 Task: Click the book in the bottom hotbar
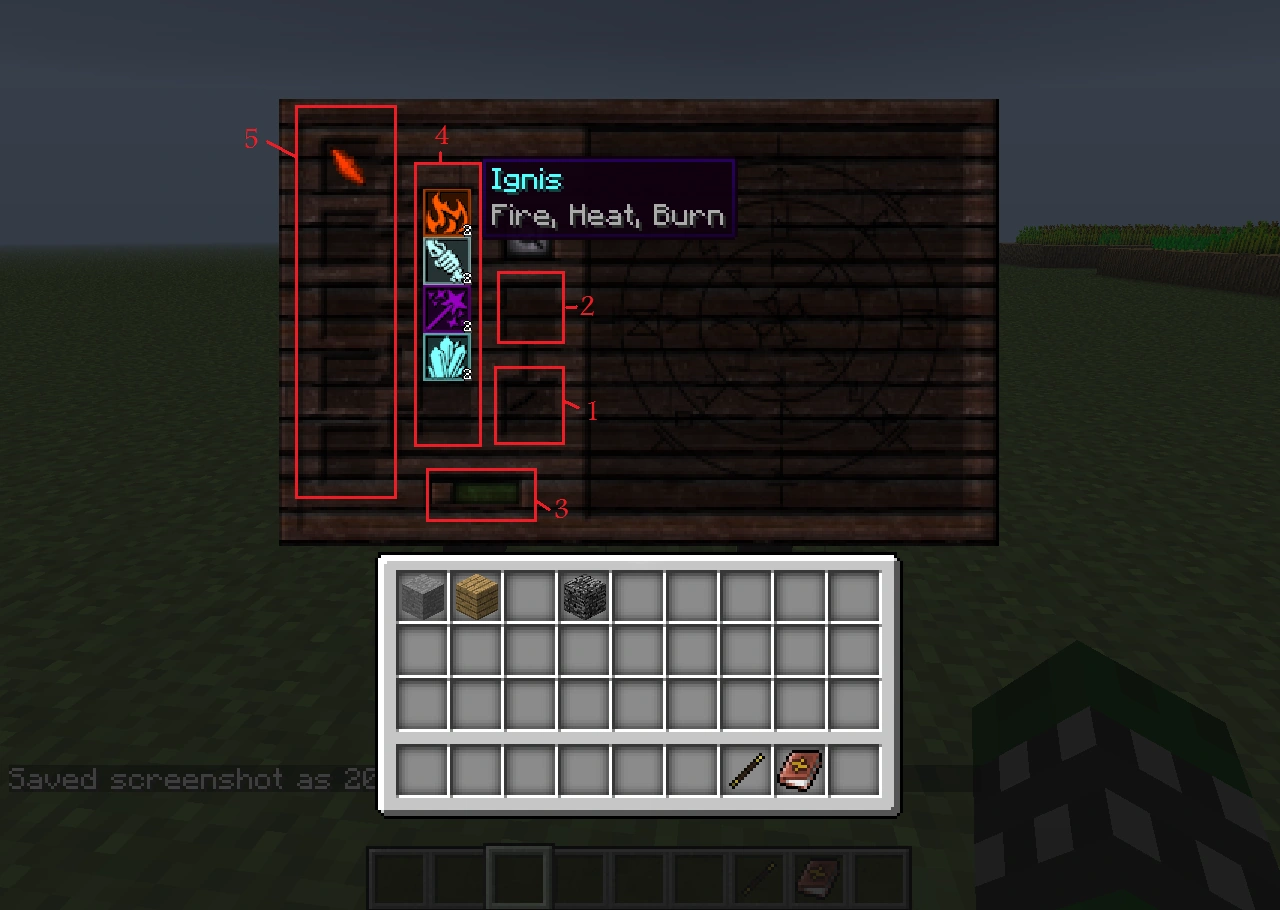coord(817,879)
